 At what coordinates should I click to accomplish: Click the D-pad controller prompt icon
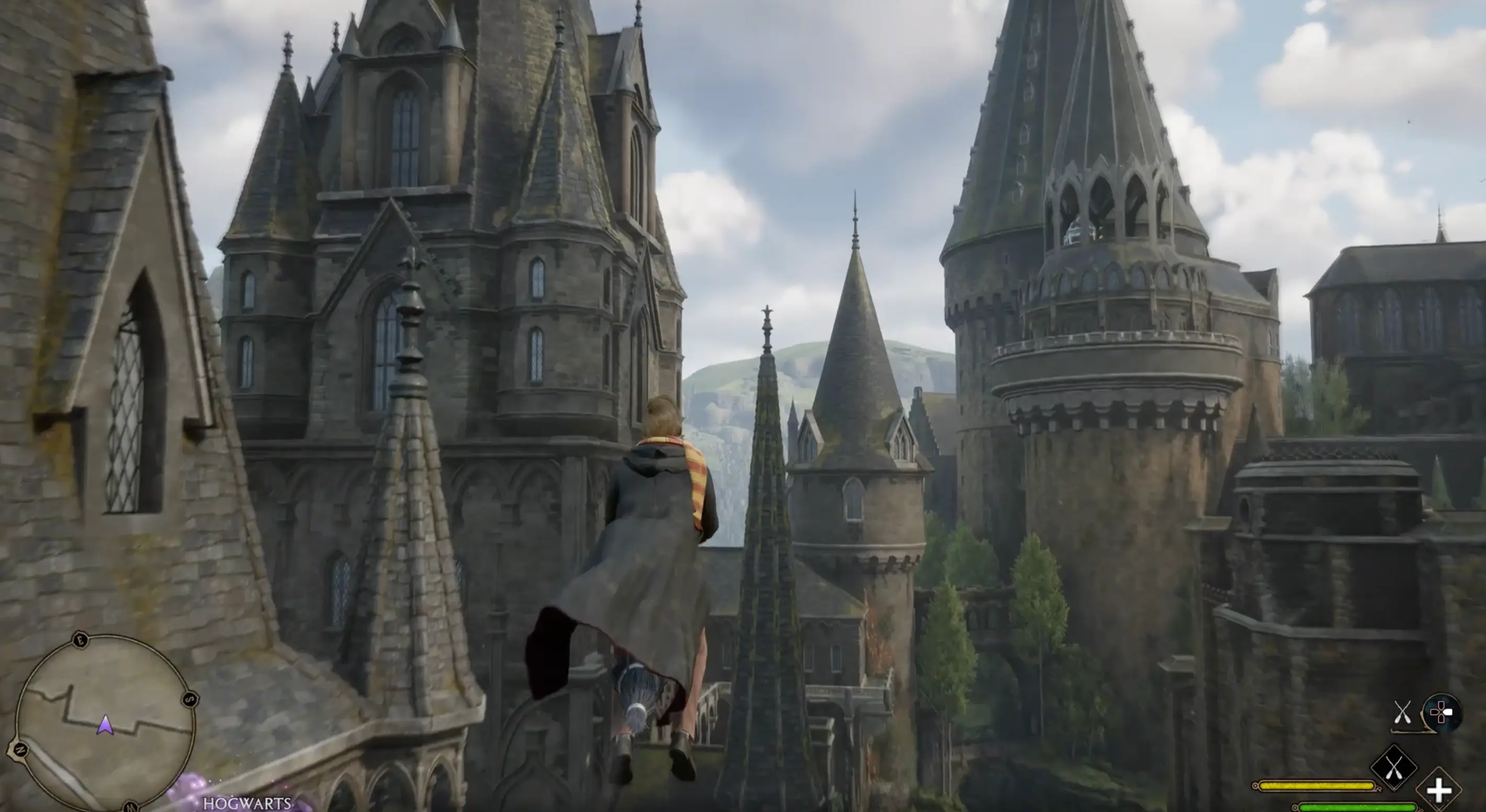1442,711
